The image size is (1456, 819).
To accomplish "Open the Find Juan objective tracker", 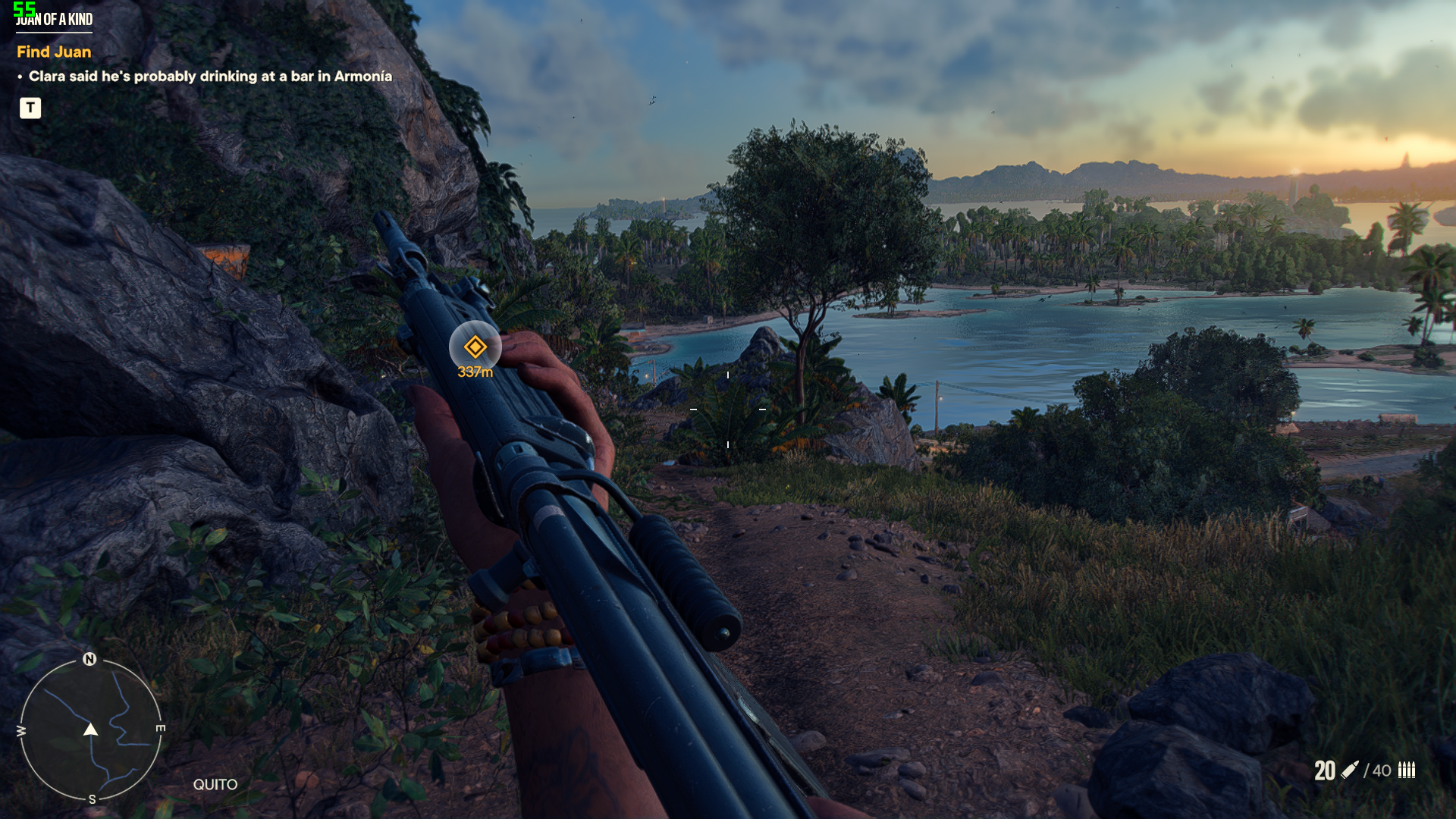I will point(54,52).
